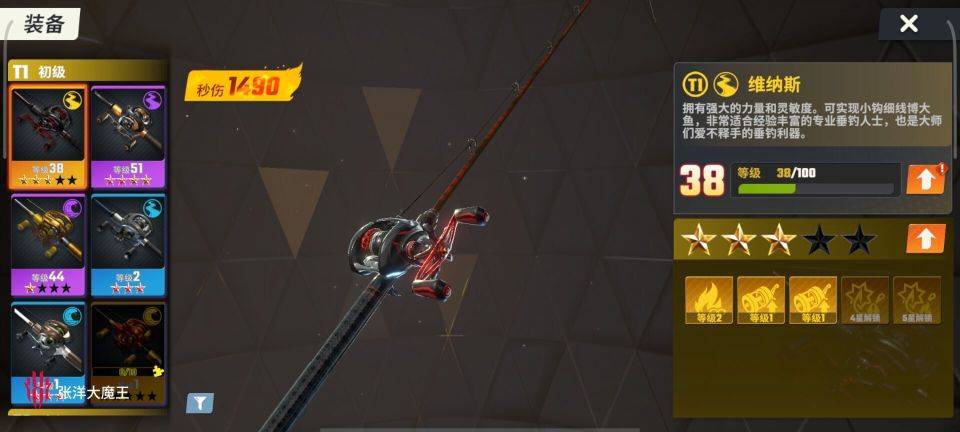Inspect the 4-star locked skill slot
The width and height of the screenshot is (960, 432).
(865, 300)
